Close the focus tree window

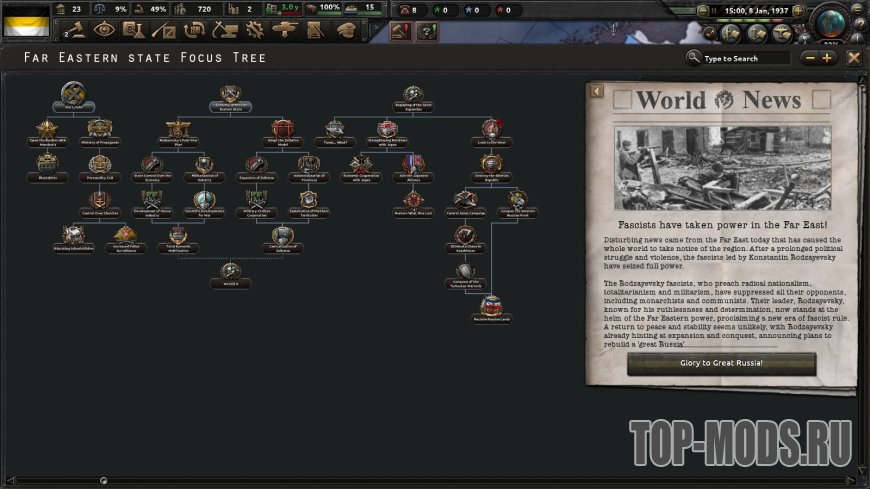point(853,58)
